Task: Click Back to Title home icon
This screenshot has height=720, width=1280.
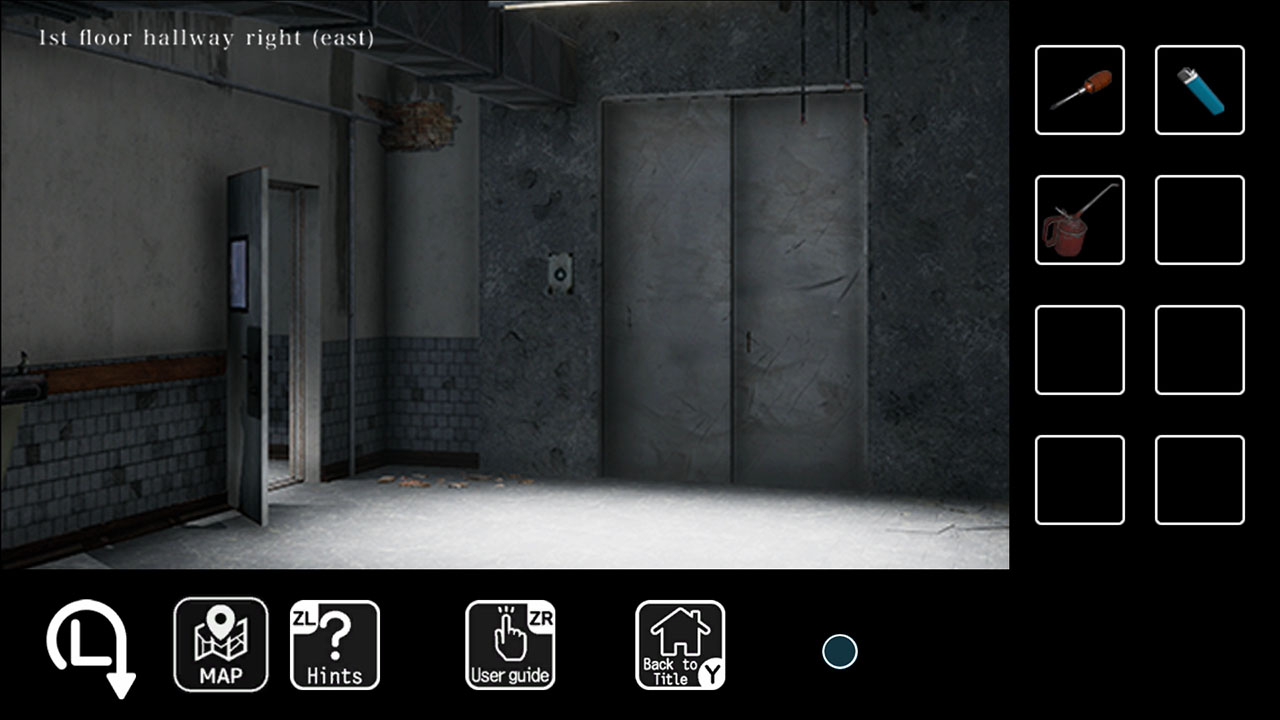Action: tap(680, 645)
